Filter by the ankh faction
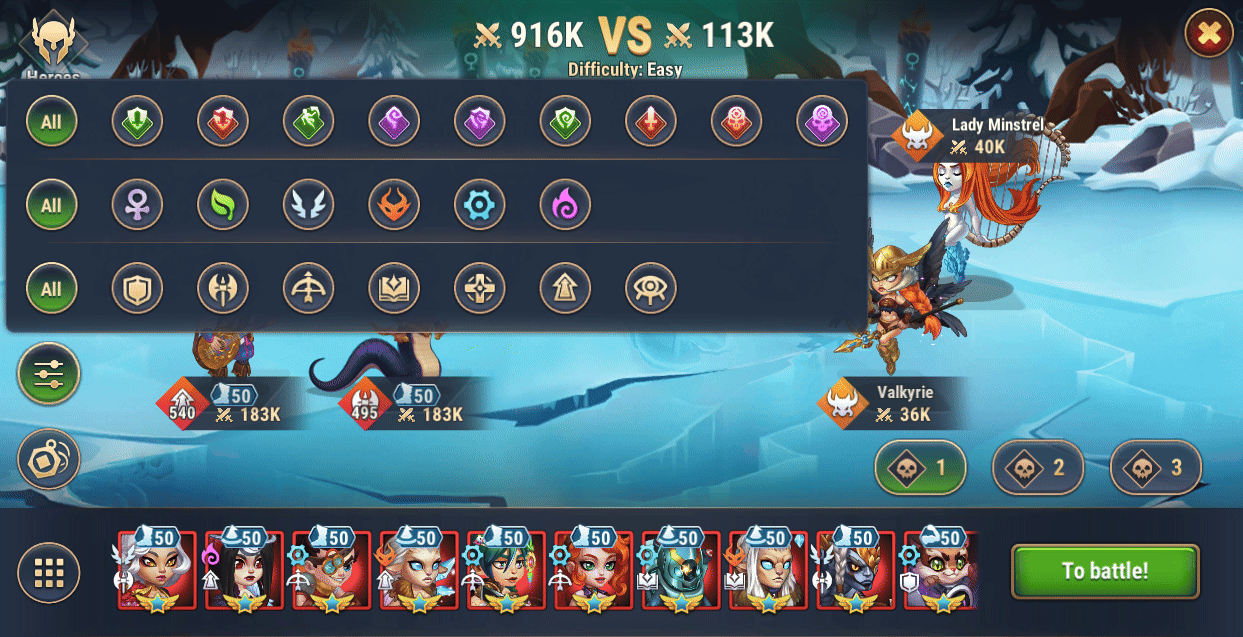1243x637 pixels. click(136, 205)
